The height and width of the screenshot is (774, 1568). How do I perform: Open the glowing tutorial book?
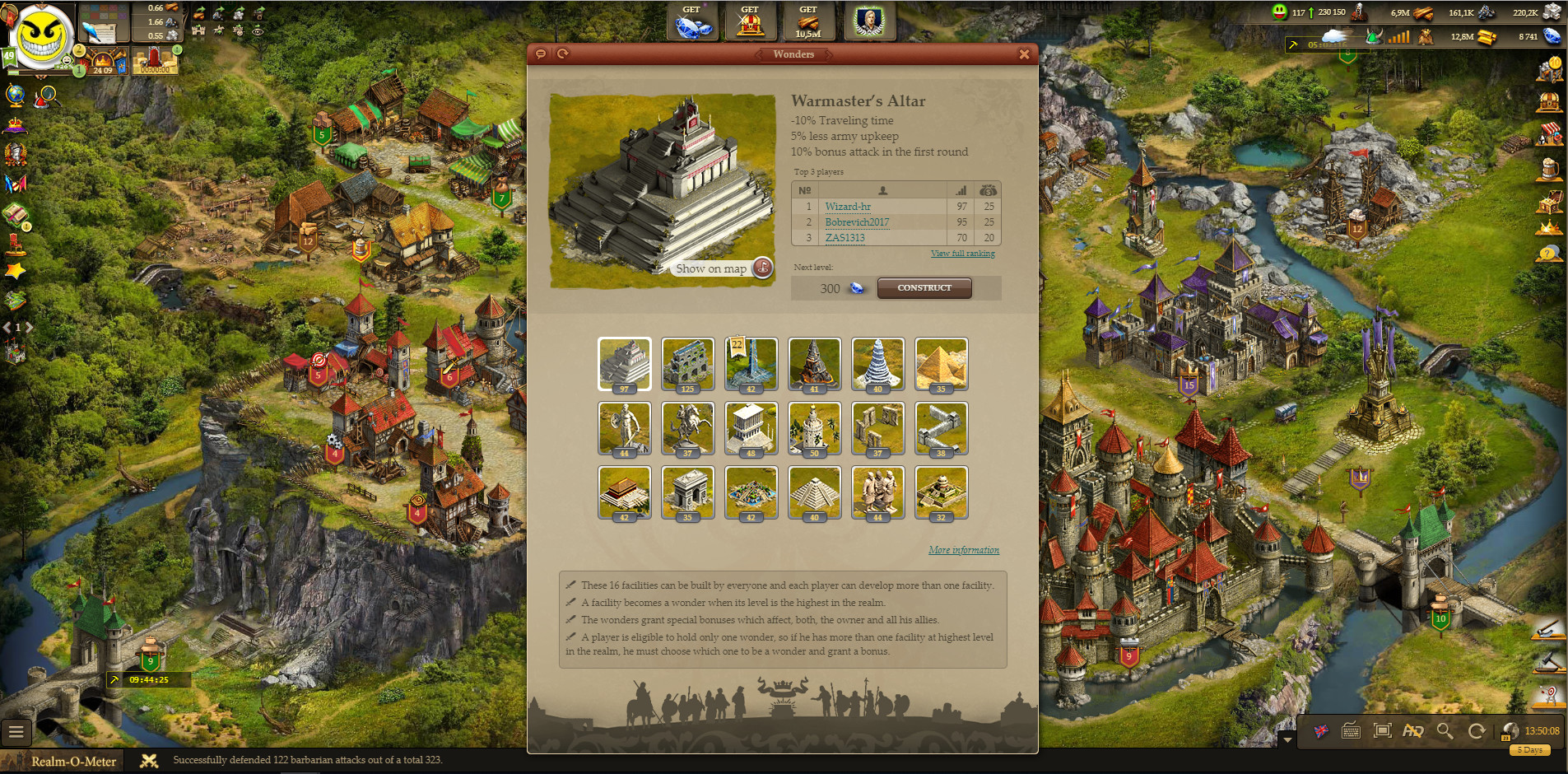[14, 213]
